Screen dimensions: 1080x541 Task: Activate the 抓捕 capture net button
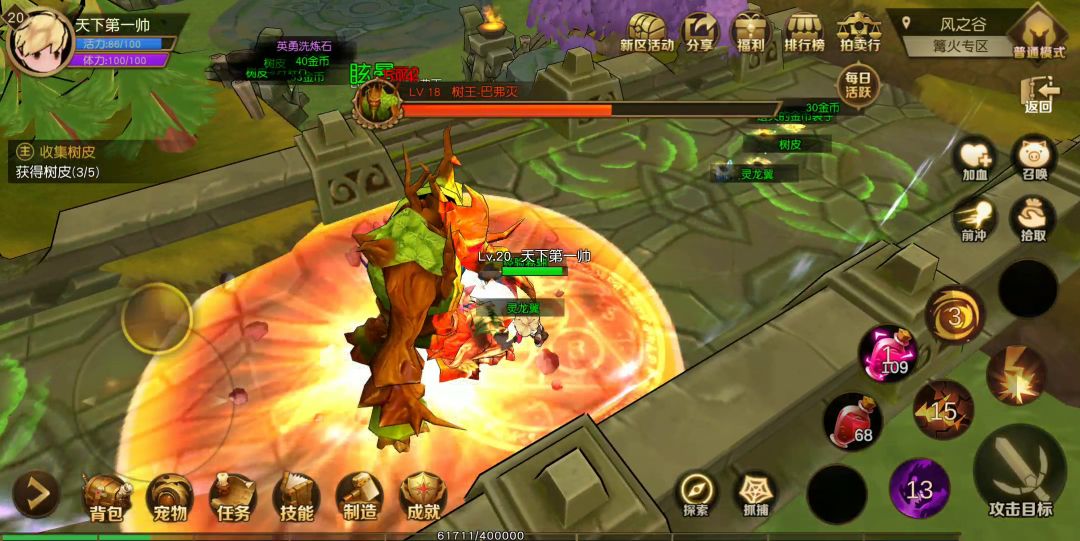coord(756,494)
